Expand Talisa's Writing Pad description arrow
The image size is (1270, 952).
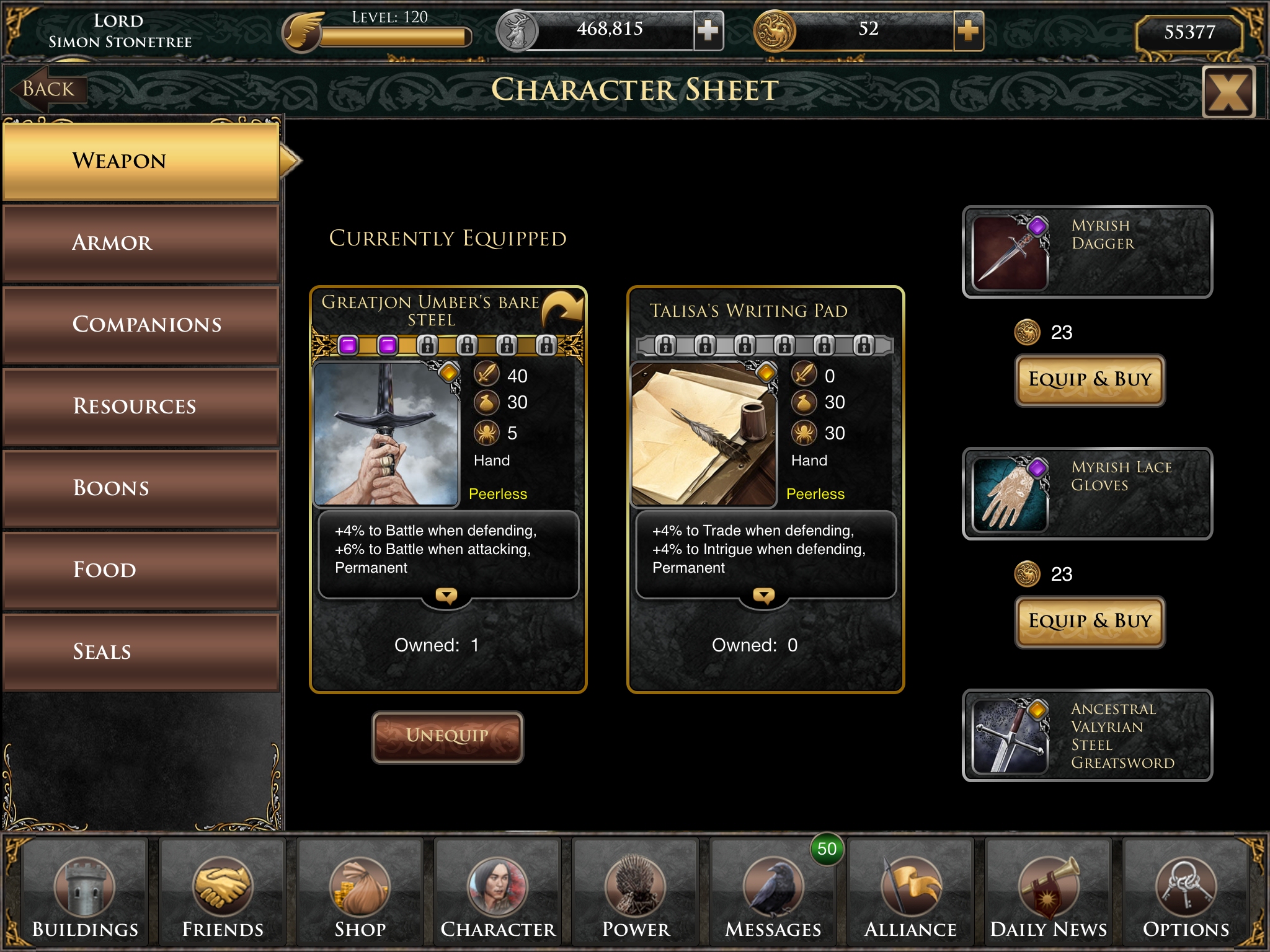tap(763, 596)
